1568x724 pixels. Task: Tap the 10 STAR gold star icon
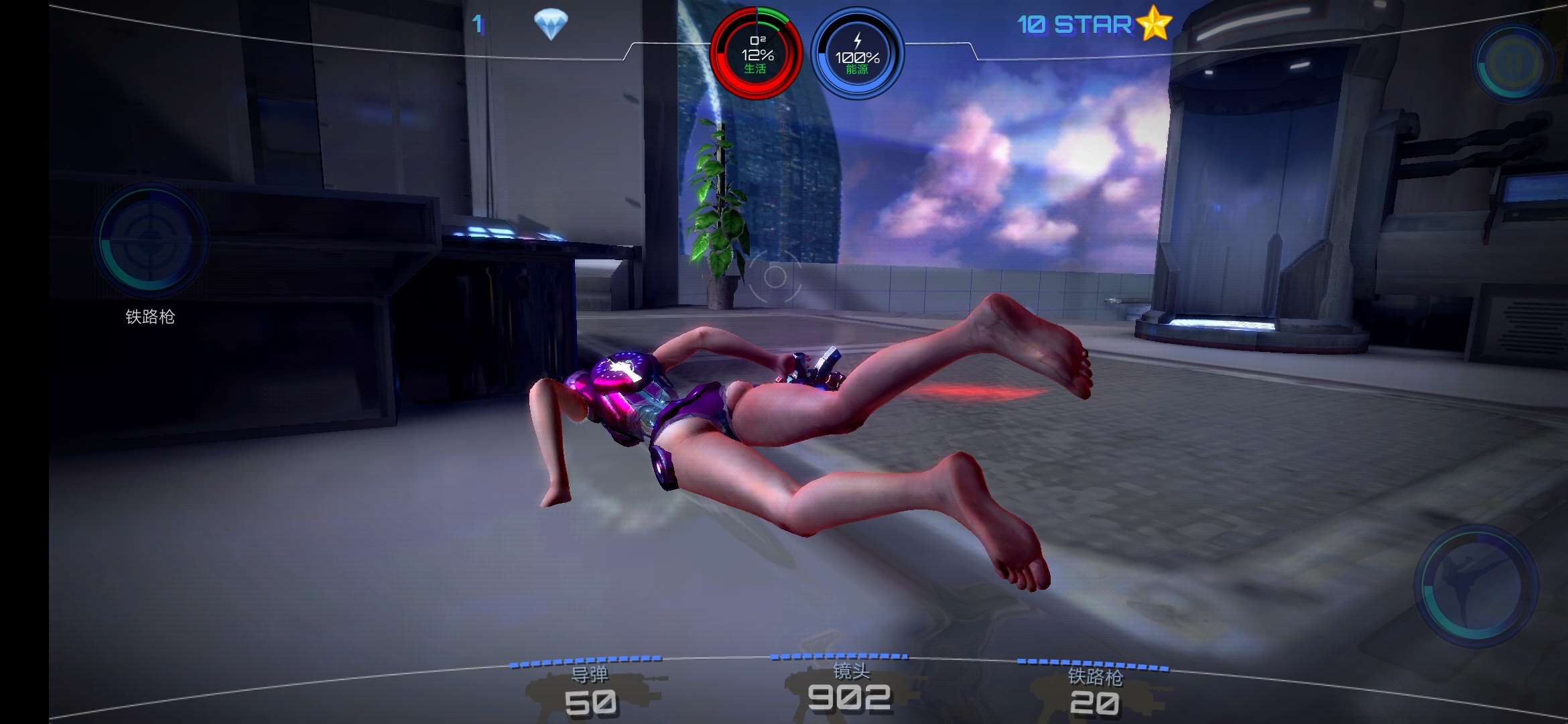(1154, 23)
